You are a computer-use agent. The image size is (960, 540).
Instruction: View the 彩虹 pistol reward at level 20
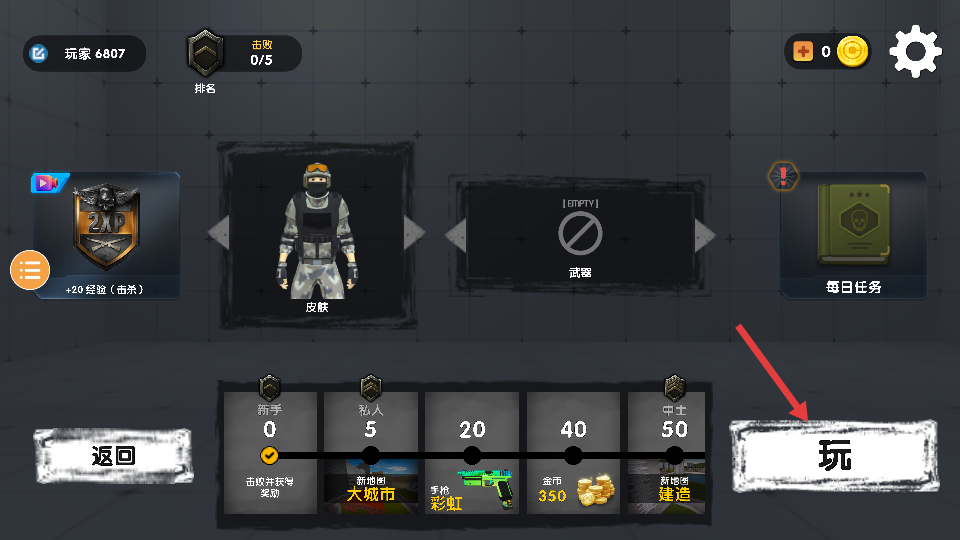click(472, 453)
